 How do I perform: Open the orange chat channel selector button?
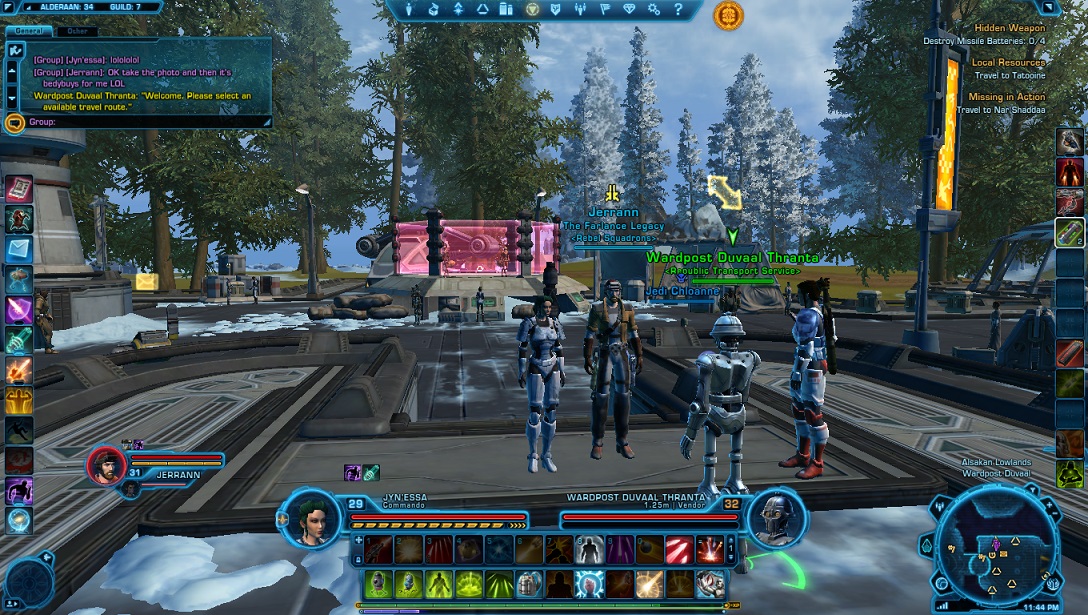point(14,123)
